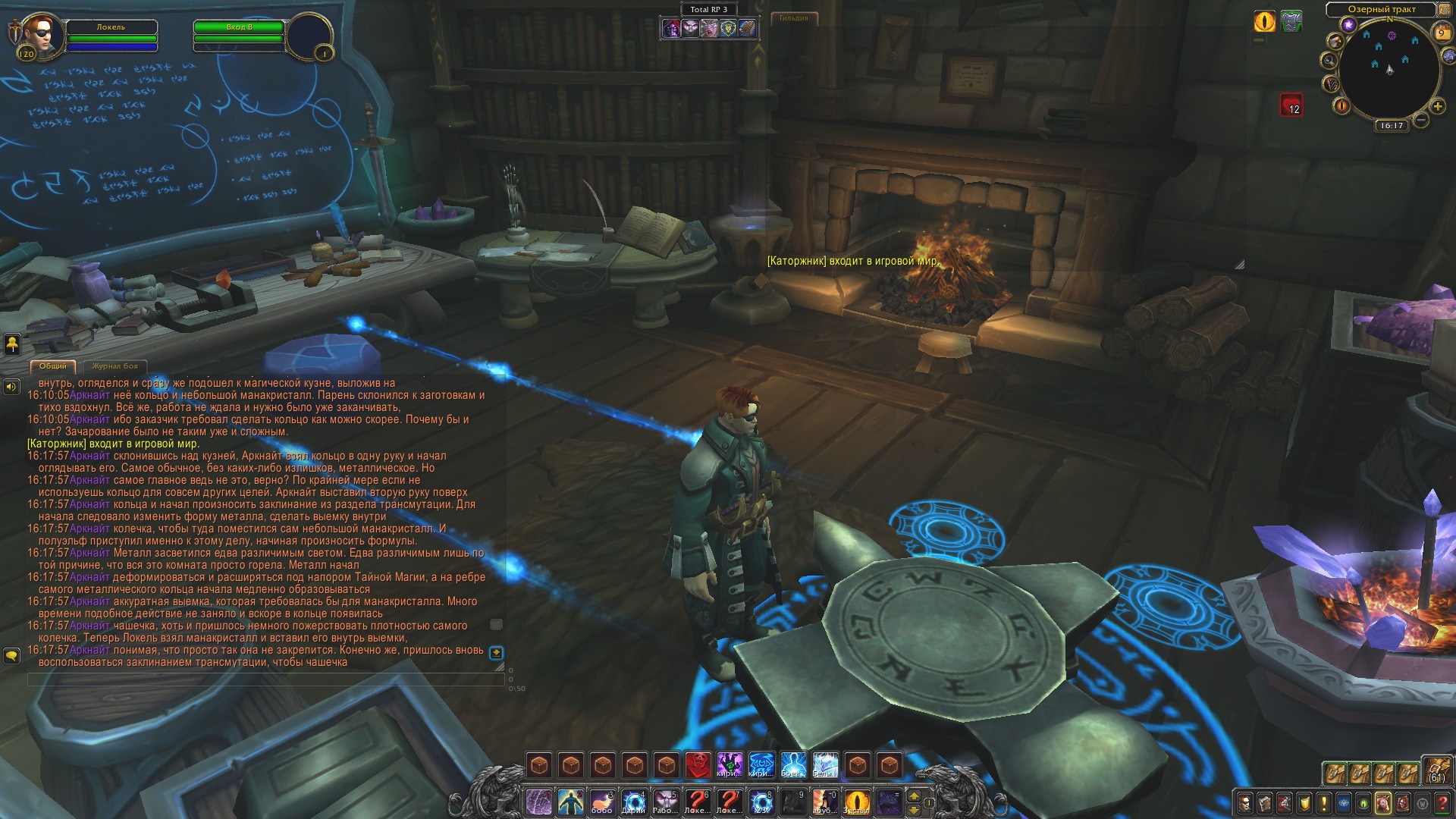The image size is (1456, 819).
Task: Zoom out the minimap with minus button
Action: pos(1421,120)
